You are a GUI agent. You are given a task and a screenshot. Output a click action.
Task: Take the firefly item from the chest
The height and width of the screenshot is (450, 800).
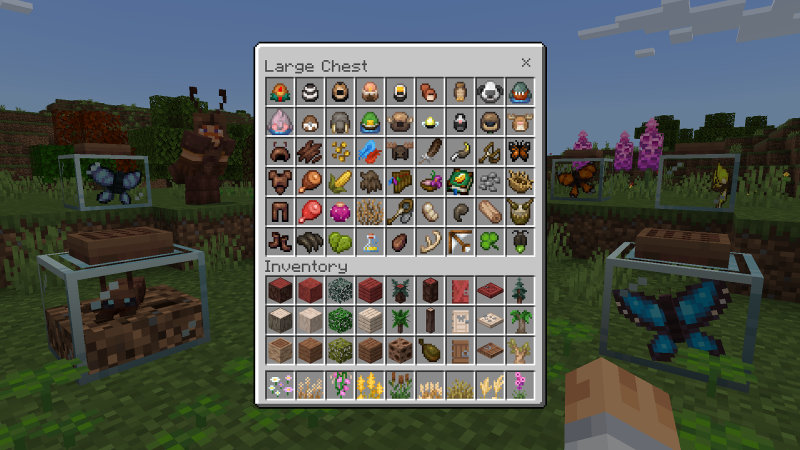coord(520,243)
